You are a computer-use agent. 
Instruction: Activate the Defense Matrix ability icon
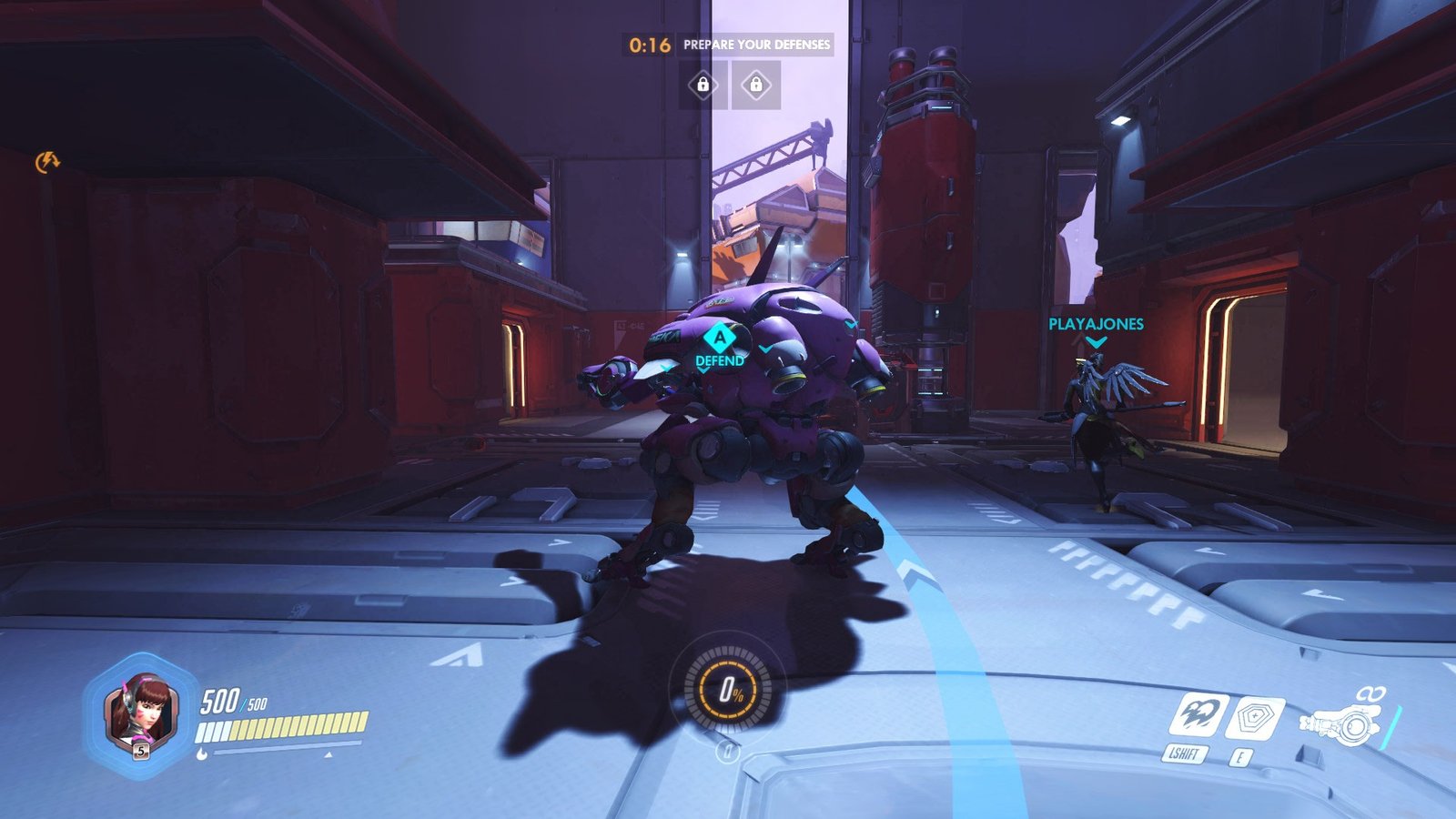[1254, 719]
